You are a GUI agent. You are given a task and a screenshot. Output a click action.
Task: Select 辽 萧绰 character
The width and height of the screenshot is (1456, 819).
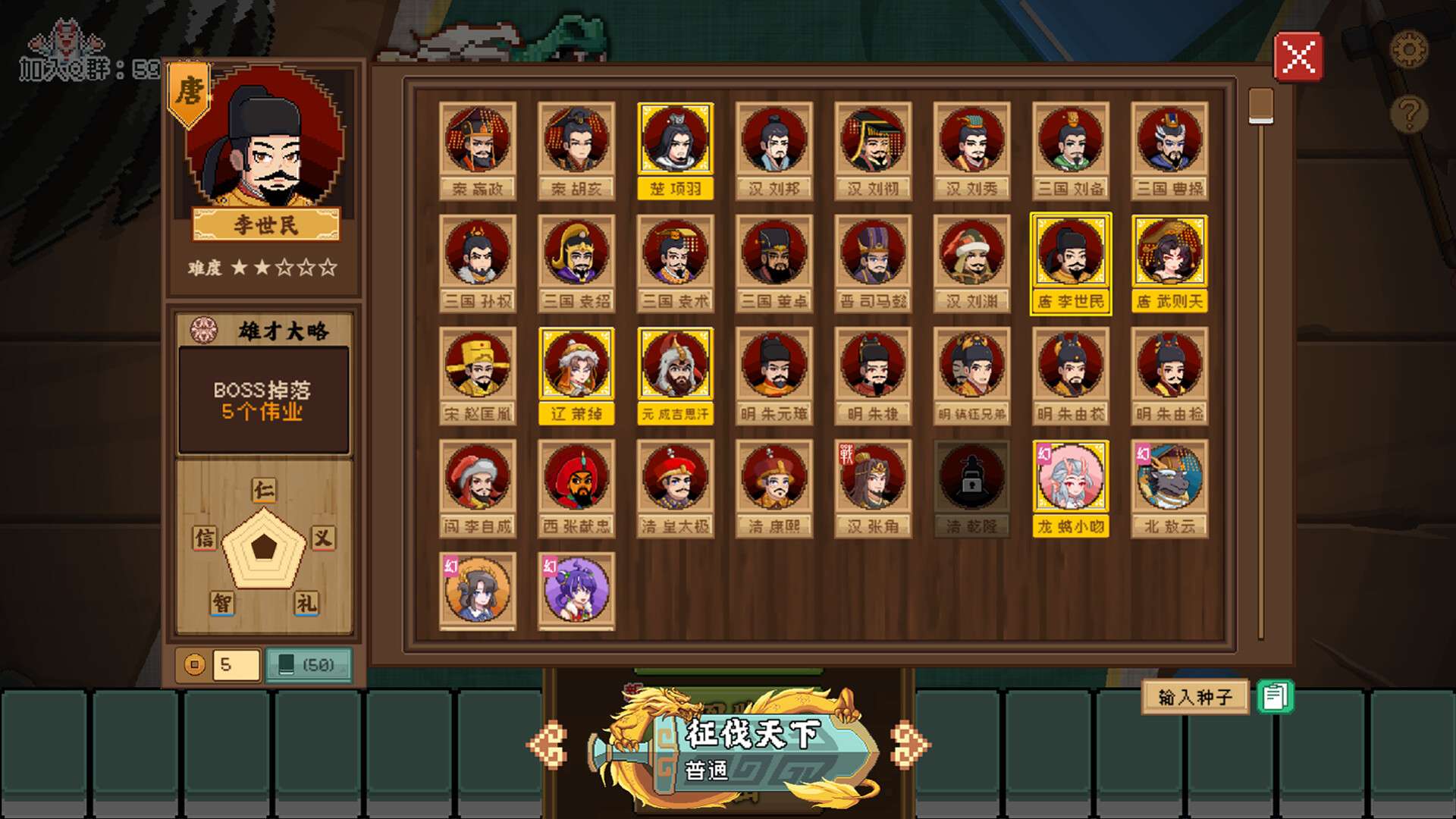[x=576, y=375]
